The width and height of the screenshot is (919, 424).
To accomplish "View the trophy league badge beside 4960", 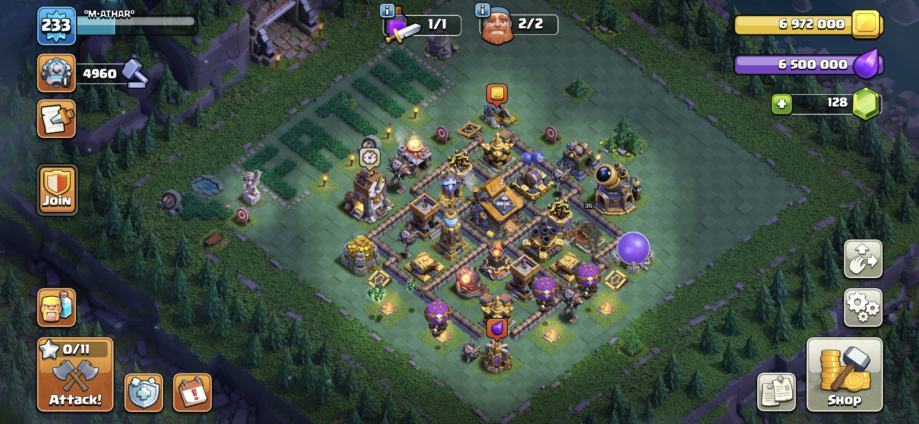I will (x=56, y=73).
